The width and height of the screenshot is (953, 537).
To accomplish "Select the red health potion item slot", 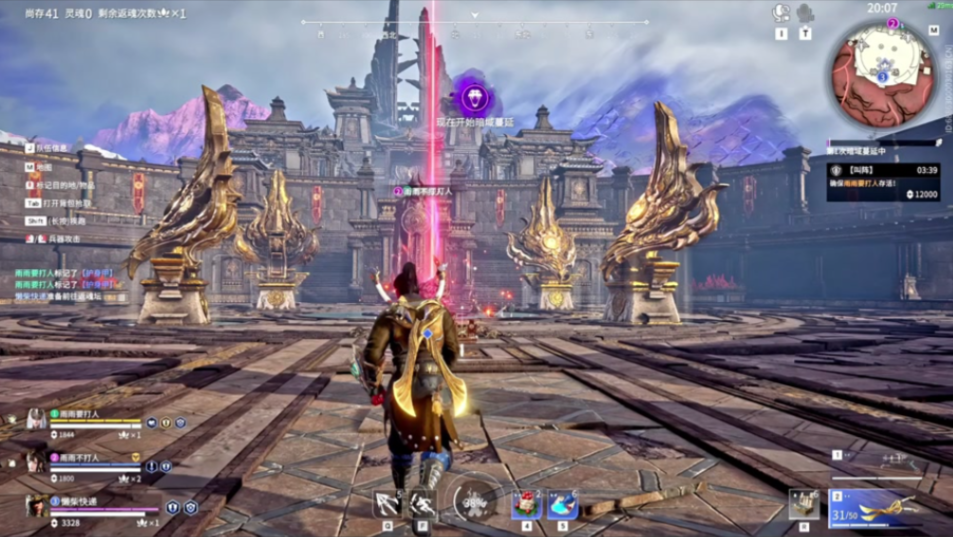I will [527, 504].
